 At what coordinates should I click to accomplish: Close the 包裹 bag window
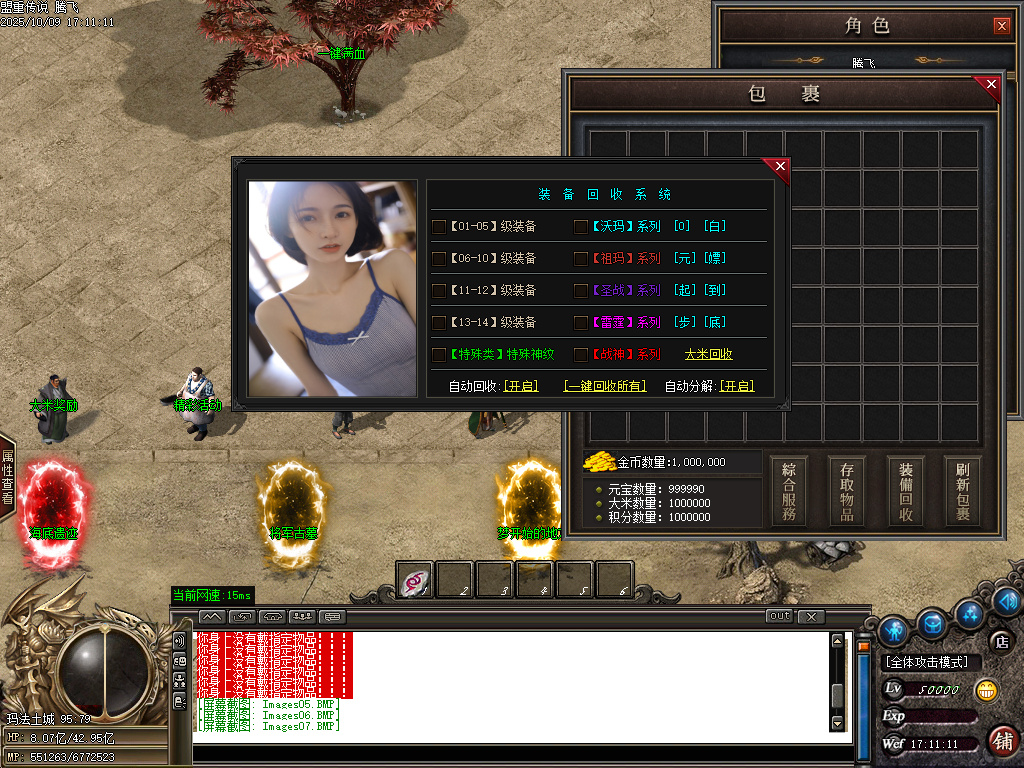click(991, 86)
